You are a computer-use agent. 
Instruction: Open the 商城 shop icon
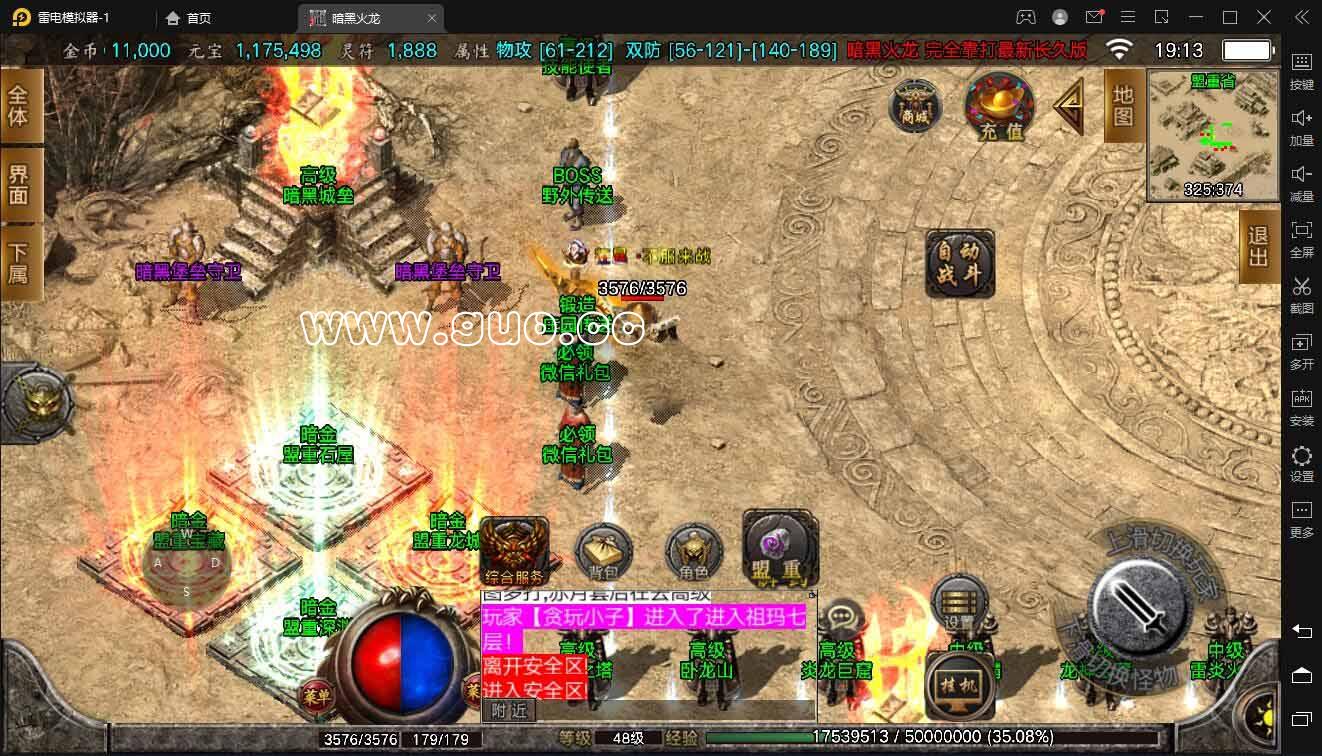pos(915,106)
